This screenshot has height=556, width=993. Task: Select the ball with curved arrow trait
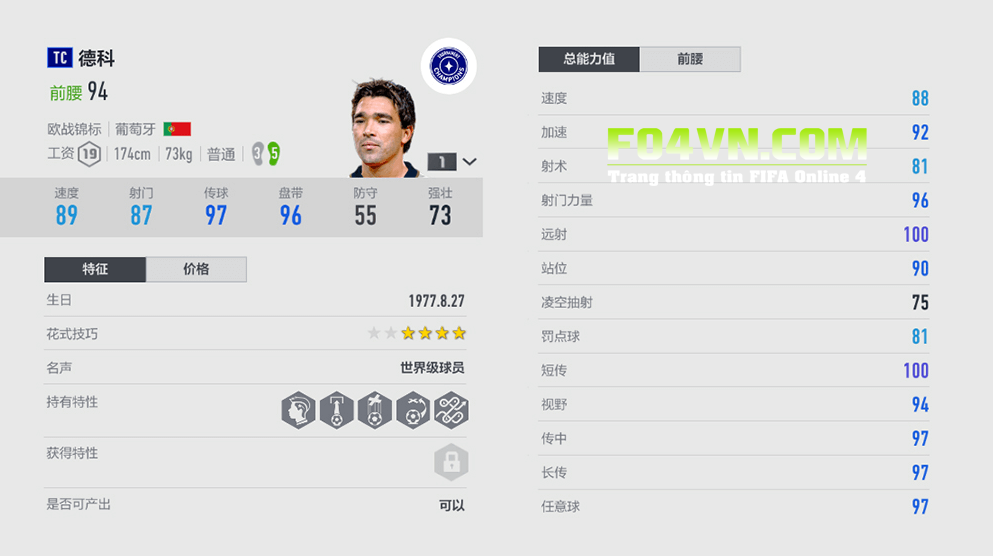[413, 410]
